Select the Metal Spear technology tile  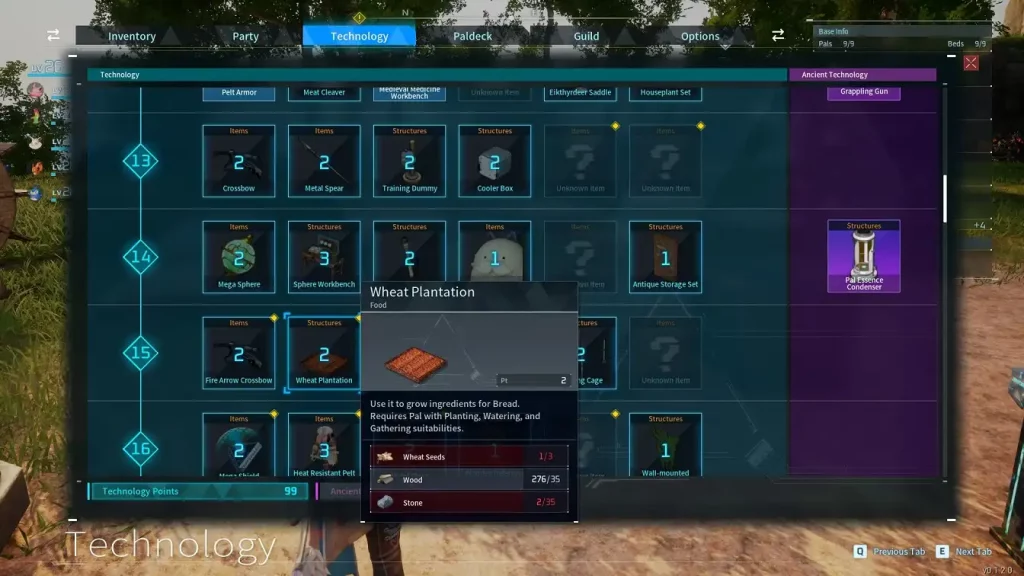click(x=324, y=161)
